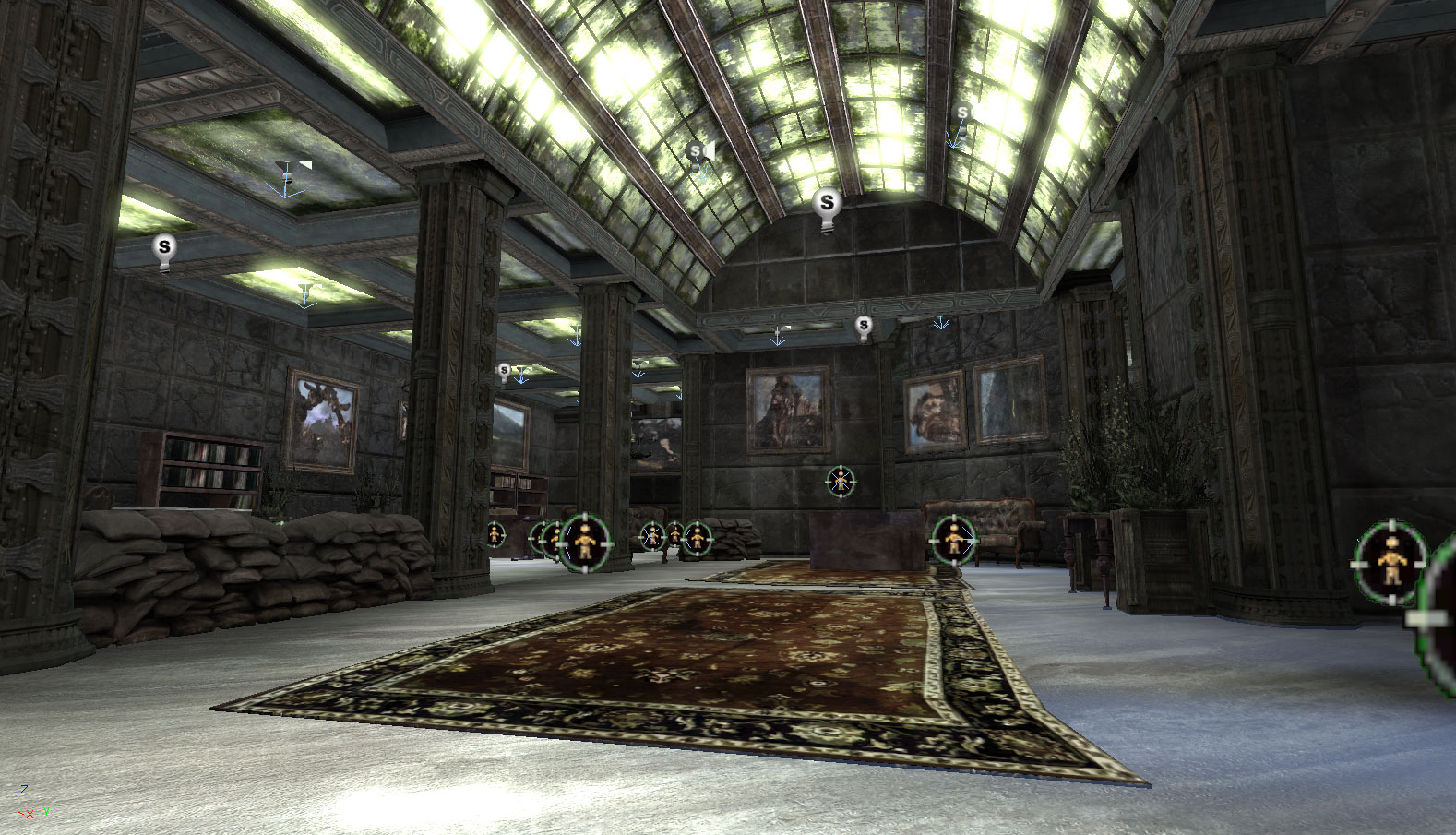Screen dimensions: 1456x835
Task: Pick the figure marker floating above the desk
Action: (x=840, y=481)
